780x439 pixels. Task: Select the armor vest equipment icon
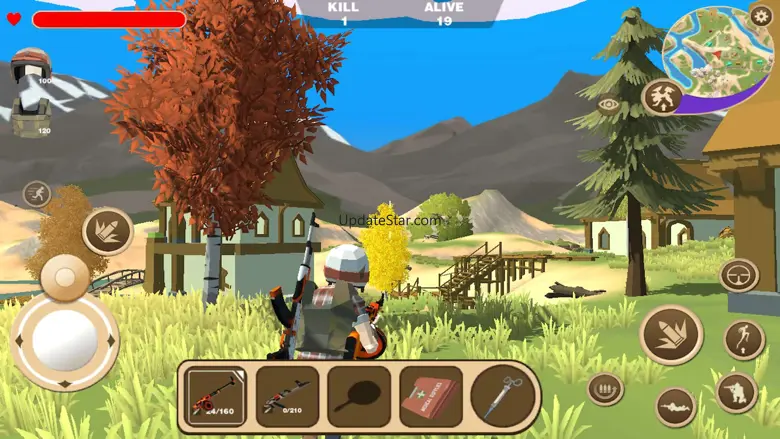(30, 119)
